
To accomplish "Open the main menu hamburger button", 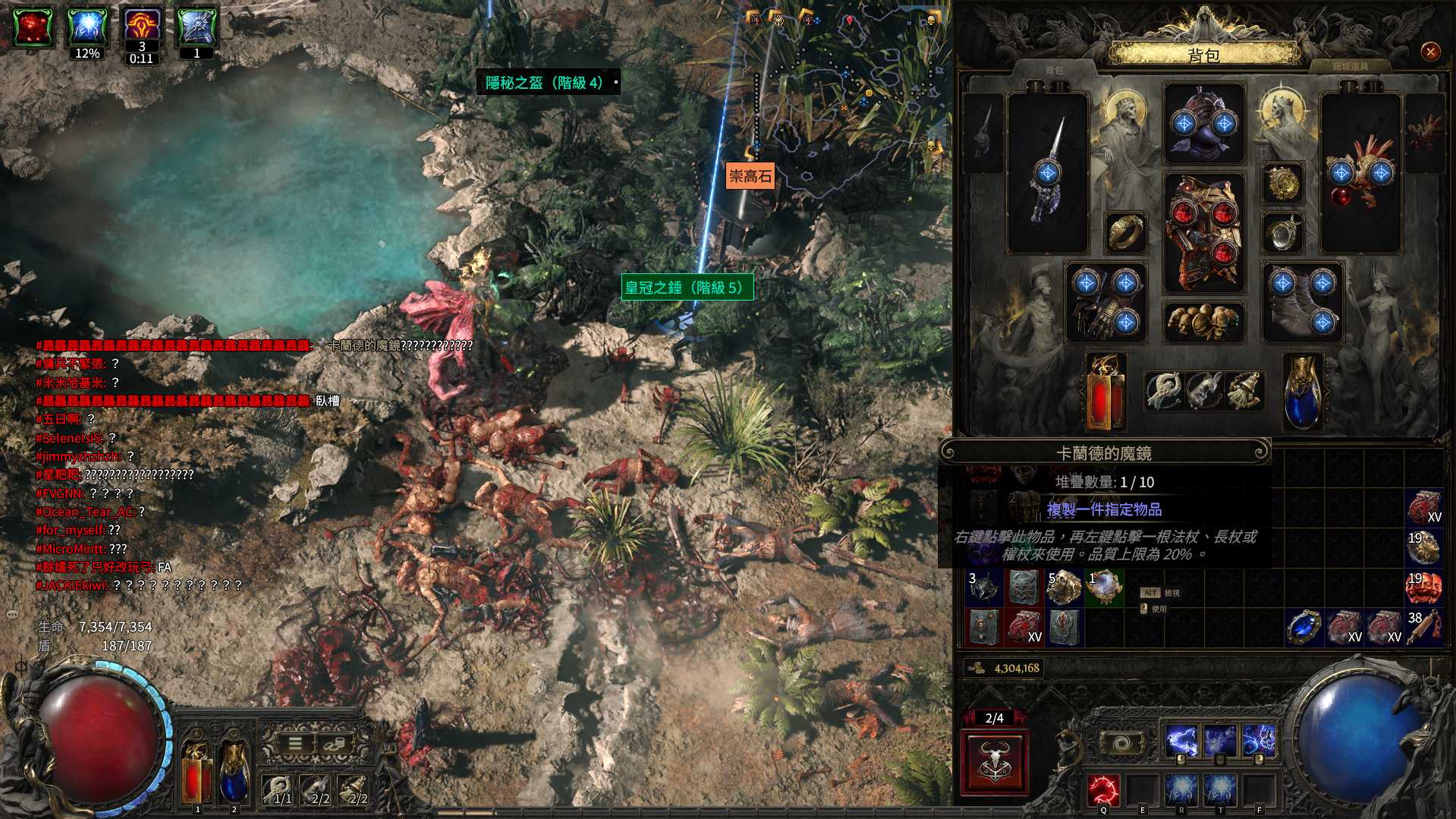I will click(x=295, y=744).
